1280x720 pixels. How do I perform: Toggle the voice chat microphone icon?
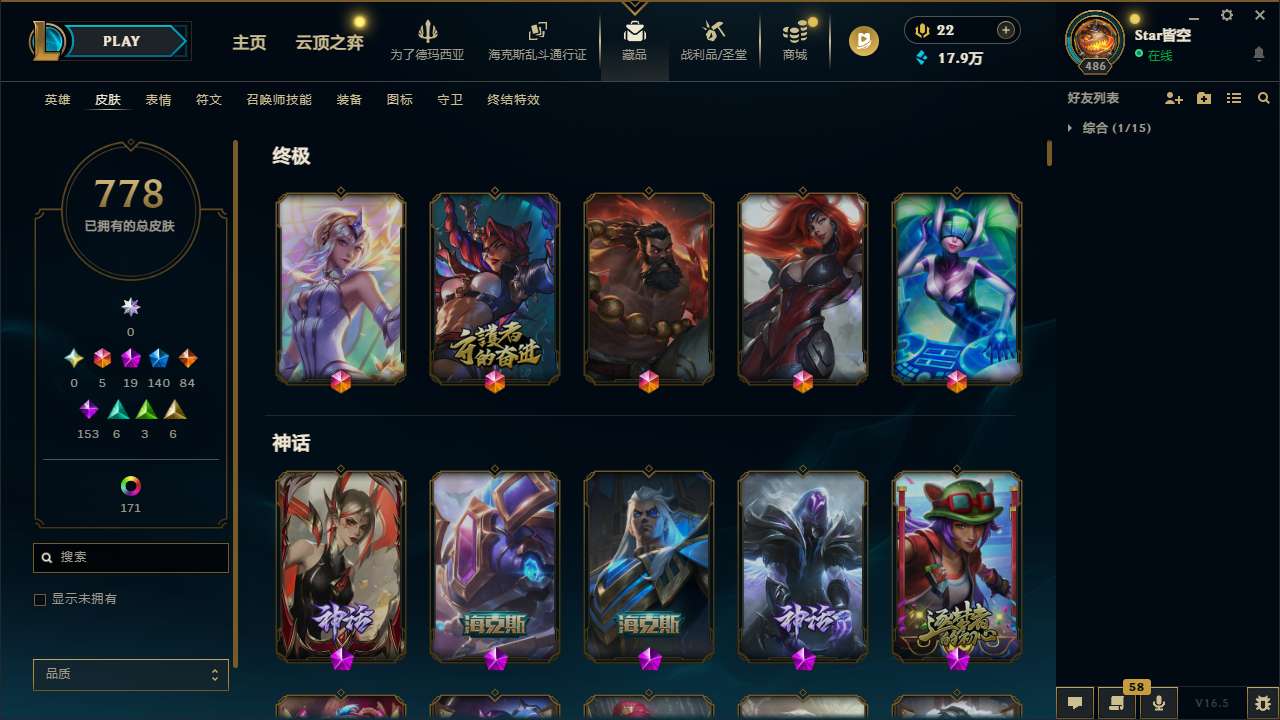(x=1158, y=703)
